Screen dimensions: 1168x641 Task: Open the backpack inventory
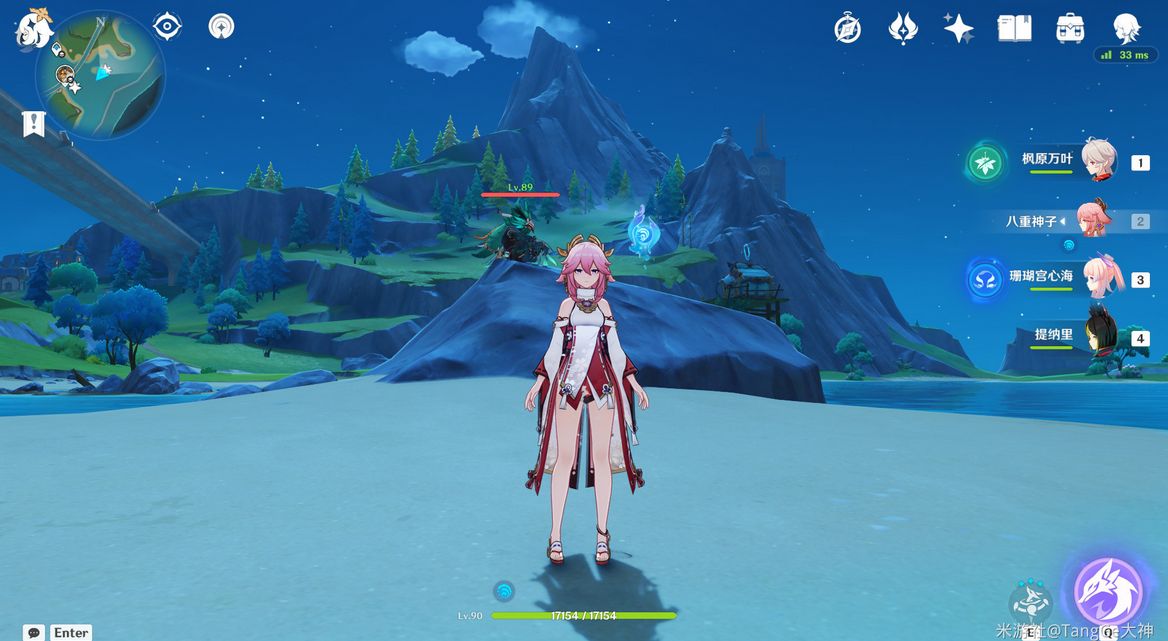[x=1070, y=28]
